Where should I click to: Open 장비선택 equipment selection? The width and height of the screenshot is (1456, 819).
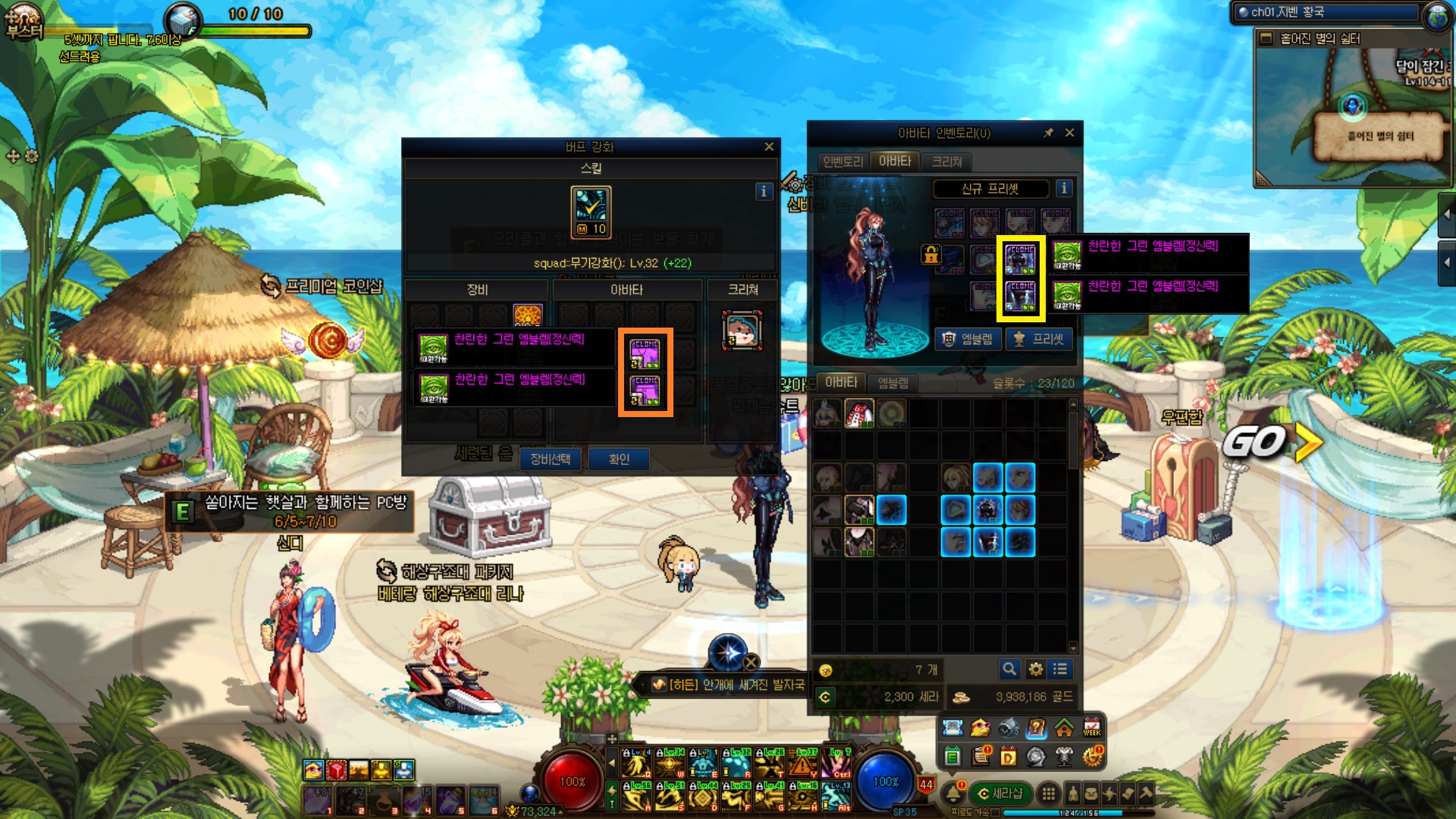(x=551, y=459)
